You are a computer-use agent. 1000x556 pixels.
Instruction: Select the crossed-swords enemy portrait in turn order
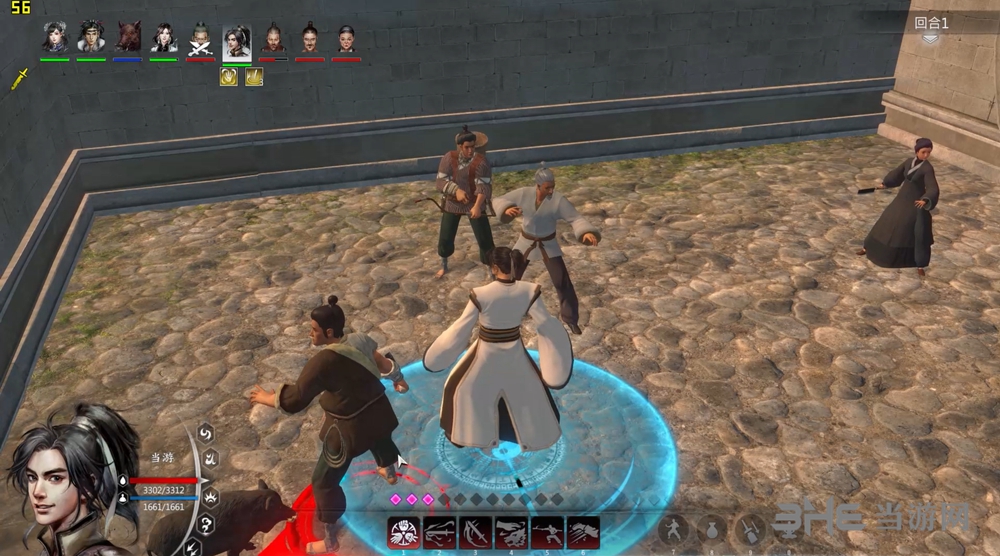click(x=200, y=38)
